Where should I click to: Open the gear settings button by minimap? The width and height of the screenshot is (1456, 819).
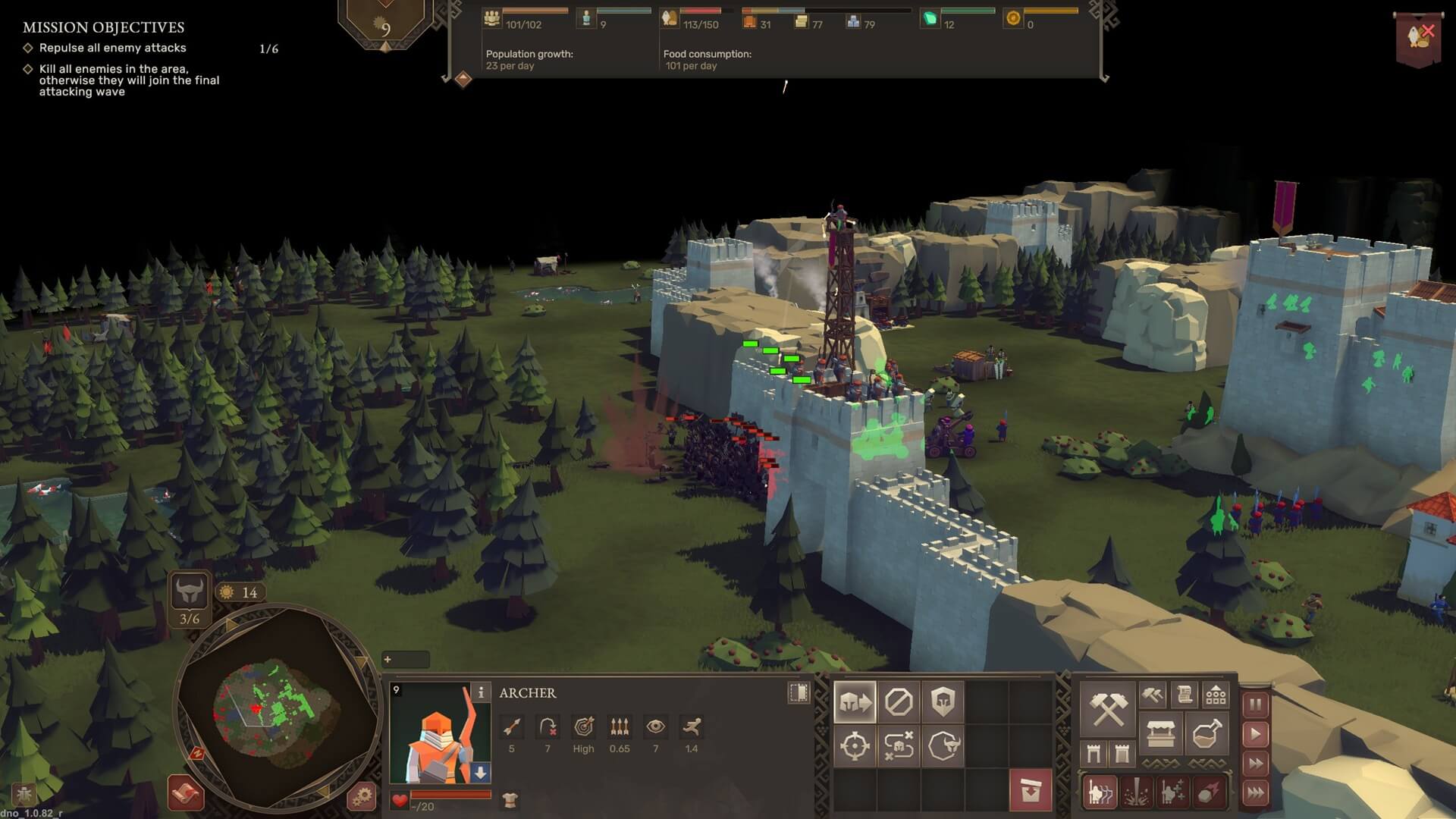coord(362,796)
